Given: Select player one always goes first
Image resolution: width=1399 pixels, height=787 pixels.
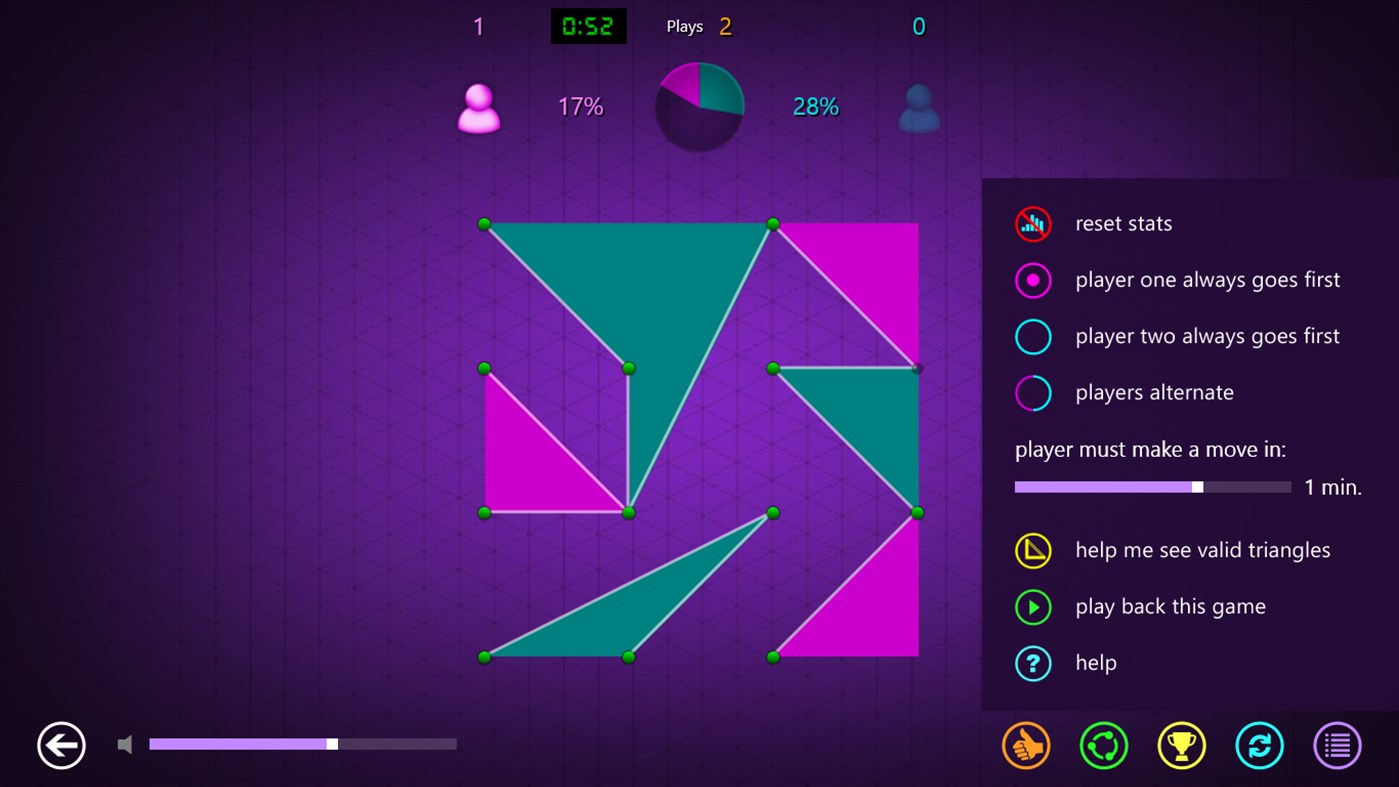Looking at the screenshot, I should (x=1033, y=280).
